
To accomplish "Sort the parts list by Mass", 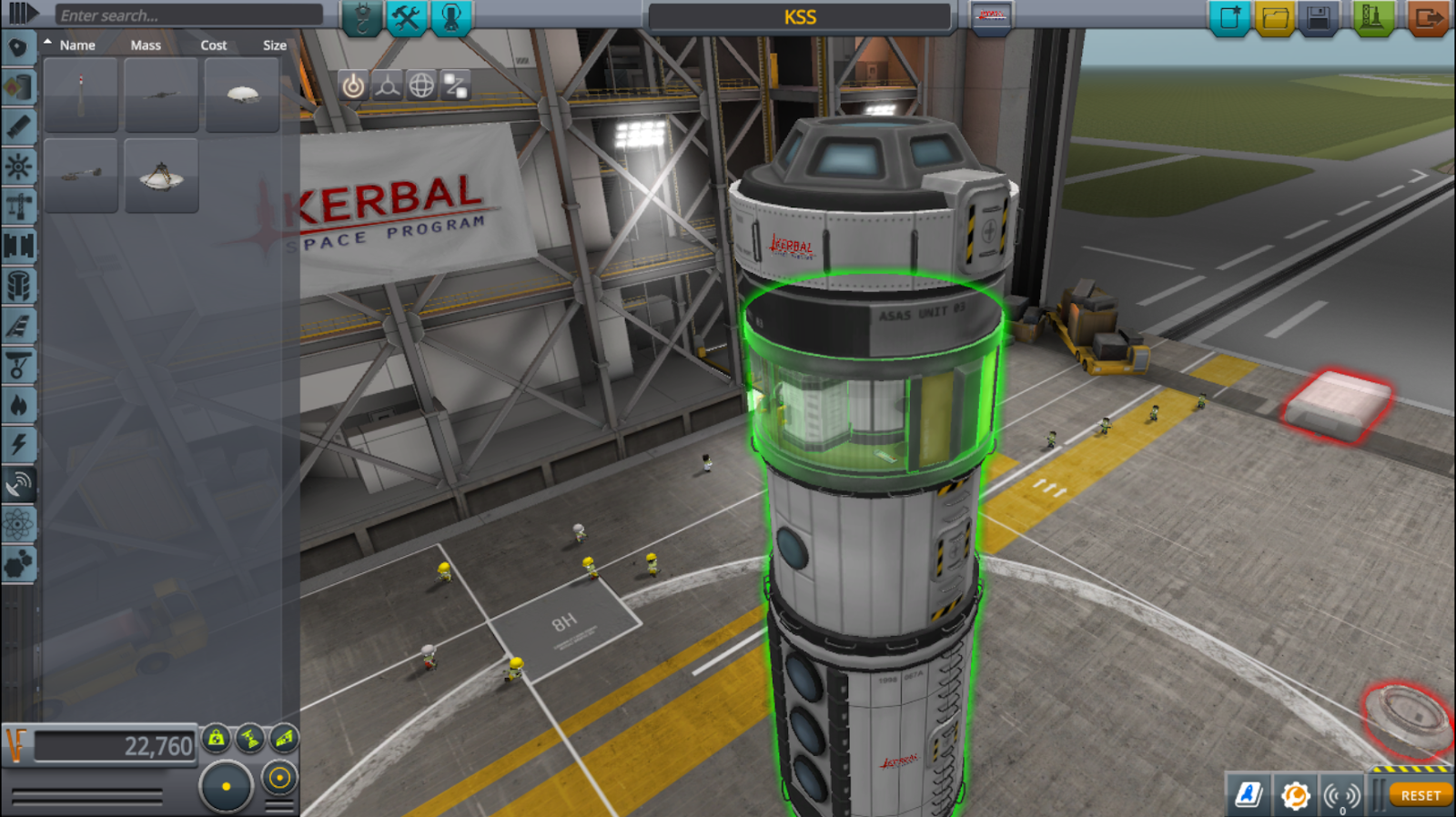I will 146,45.
